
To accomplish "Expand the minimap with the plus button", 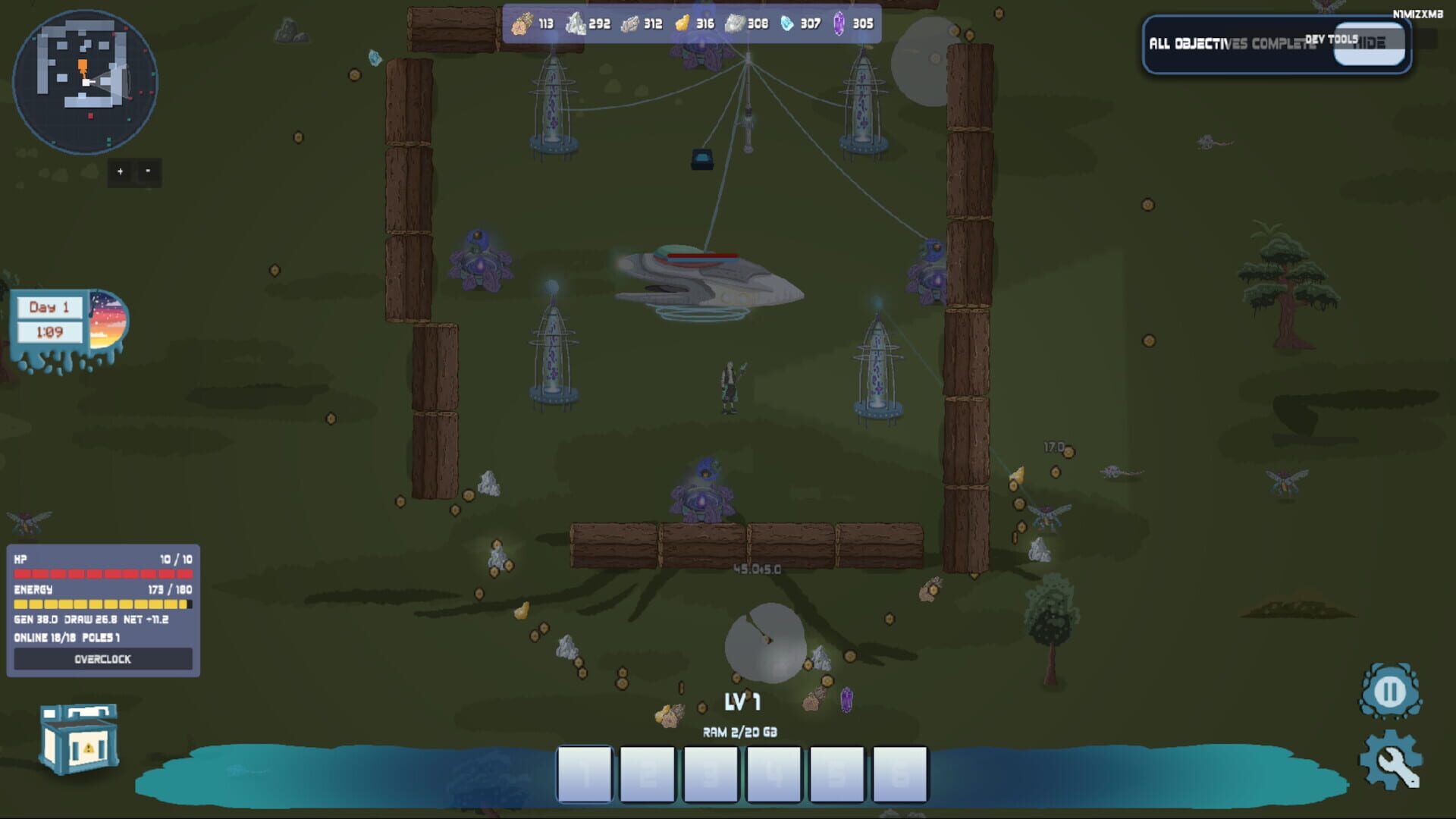I will (x=119, y=171).
